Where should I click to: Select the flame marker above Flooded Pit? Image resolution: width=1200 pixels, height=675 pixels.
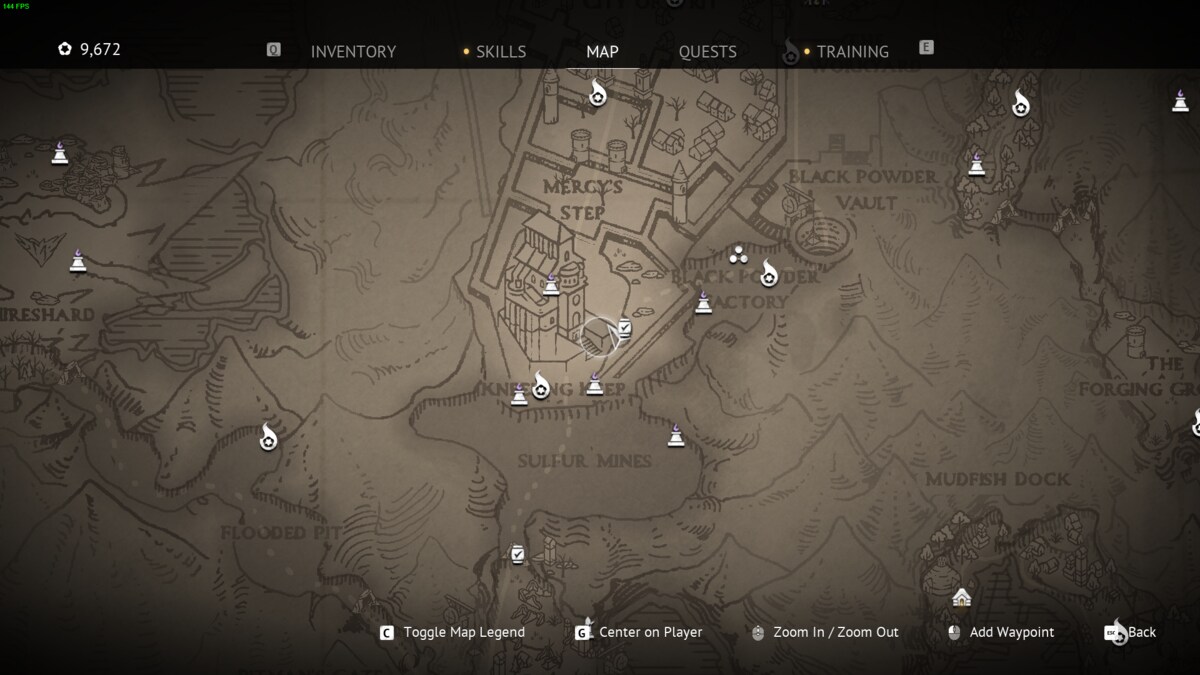pyautogui.click(x=268, y=437)
